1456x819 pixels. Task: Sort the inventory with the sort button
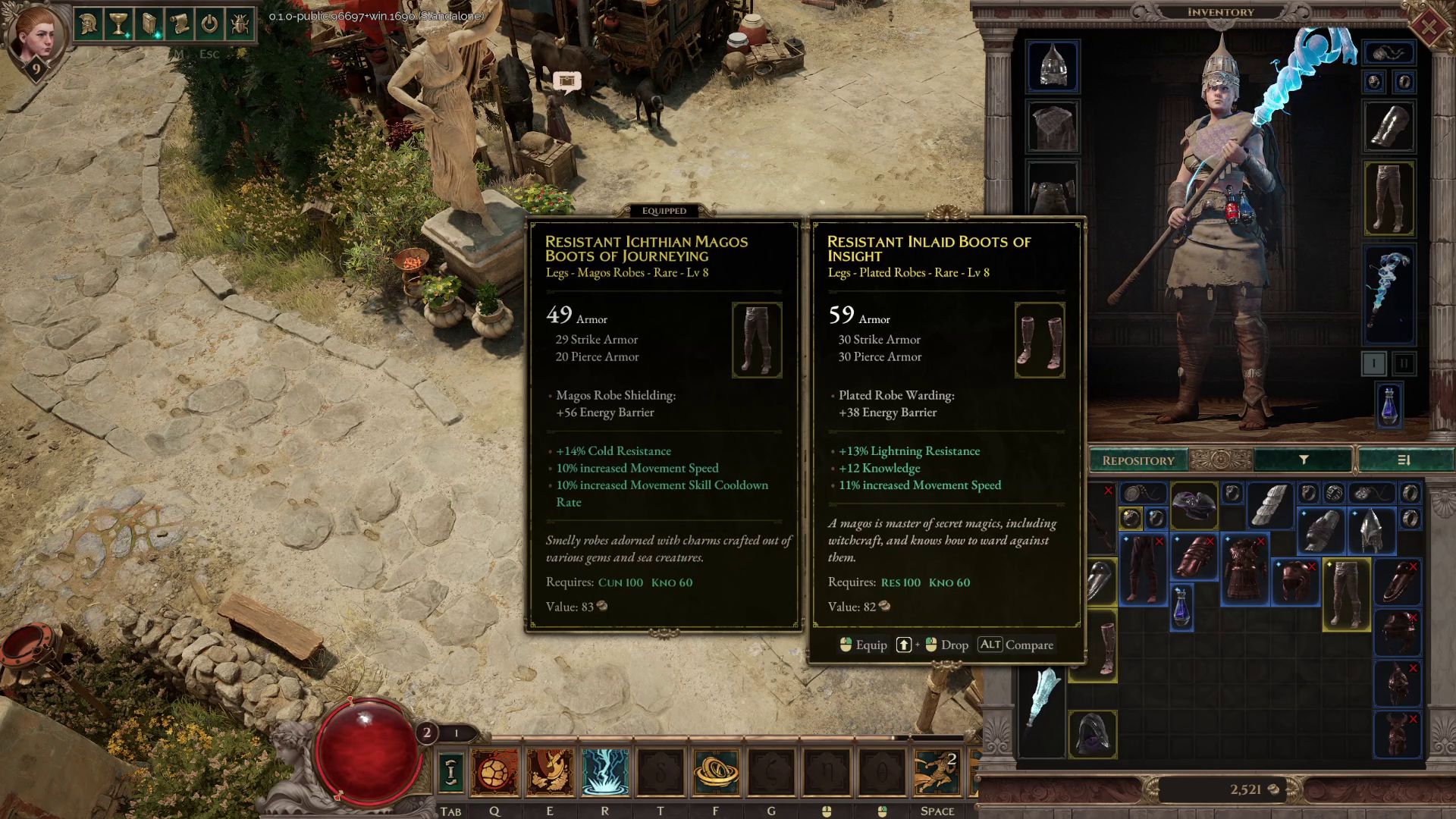click(1403, 460)
